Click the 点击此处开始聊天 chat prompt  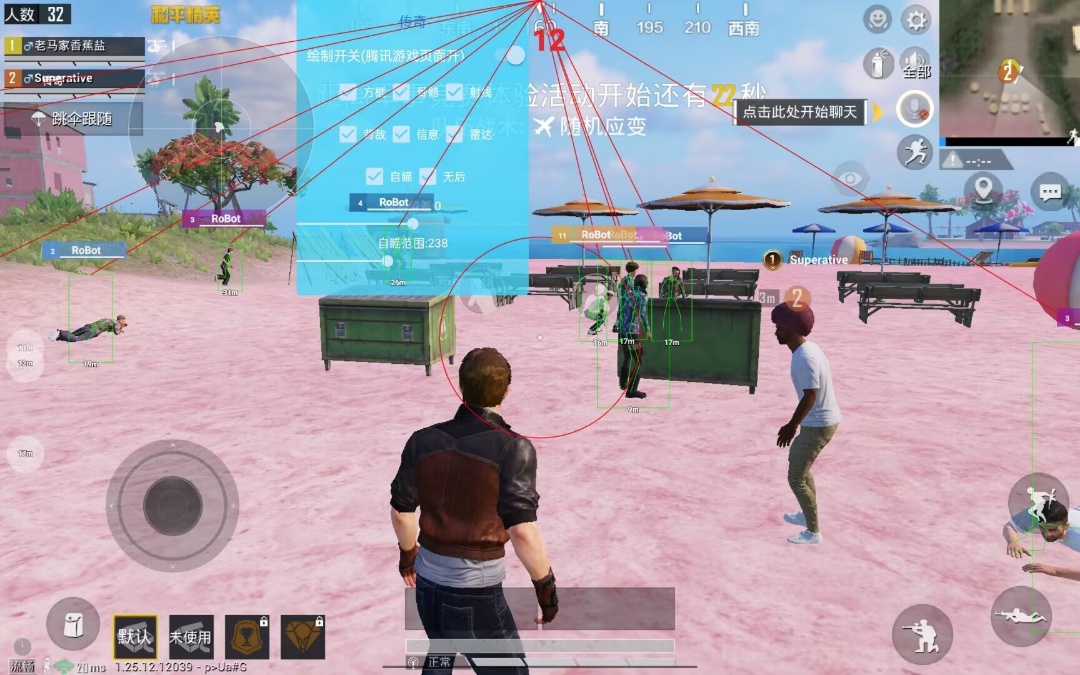click(802, 111)
